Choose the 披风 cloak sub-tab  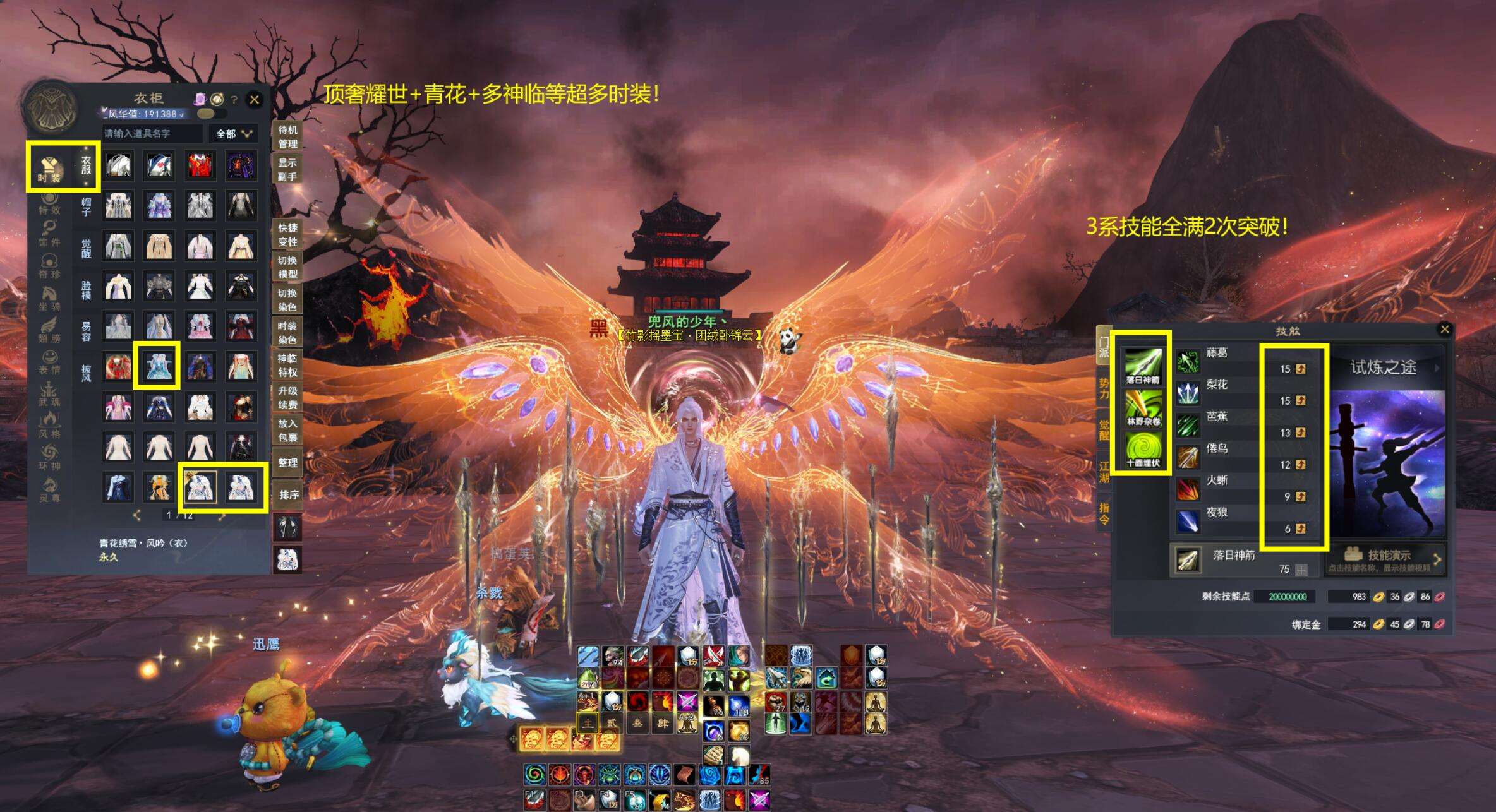pyautogui.click(x=87, y=373)
